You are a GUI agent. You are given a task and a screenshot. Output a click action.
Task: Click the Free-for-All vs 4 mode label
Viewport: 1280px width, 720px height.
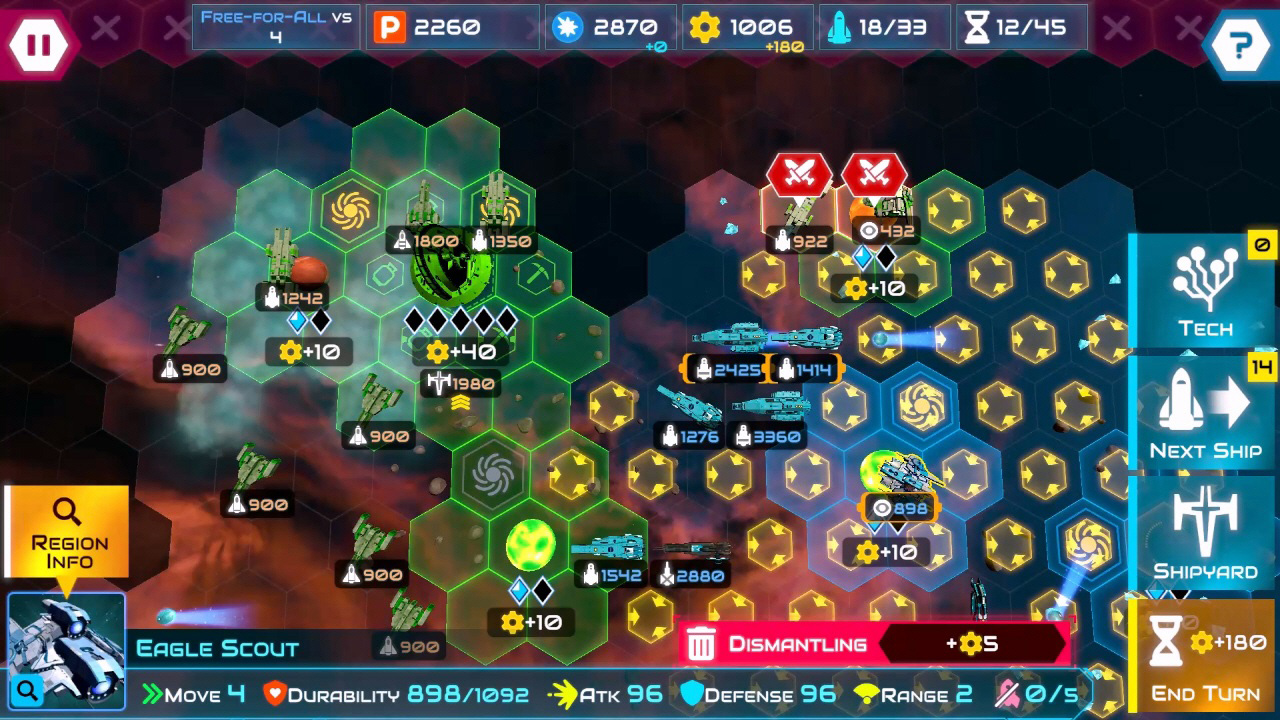tap(274, 26)
